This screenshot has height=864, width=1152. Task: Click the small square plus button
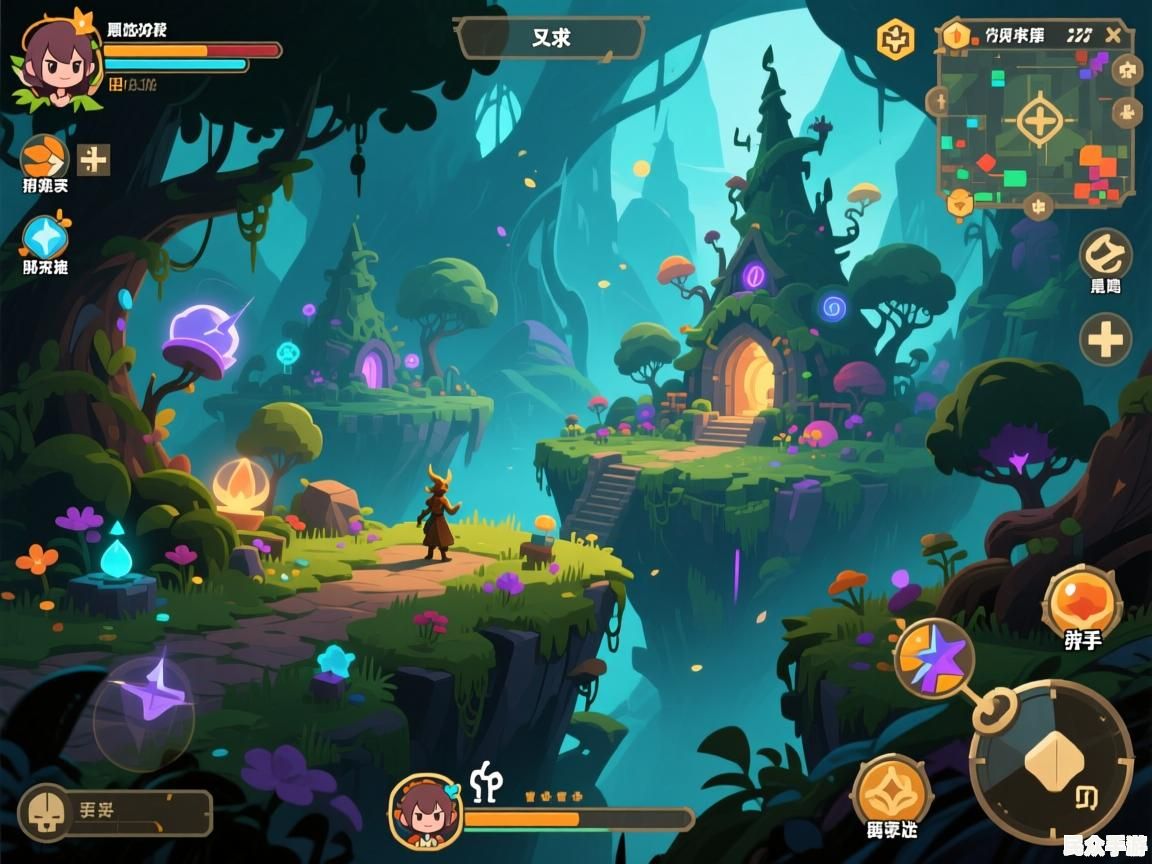point(94,159)
